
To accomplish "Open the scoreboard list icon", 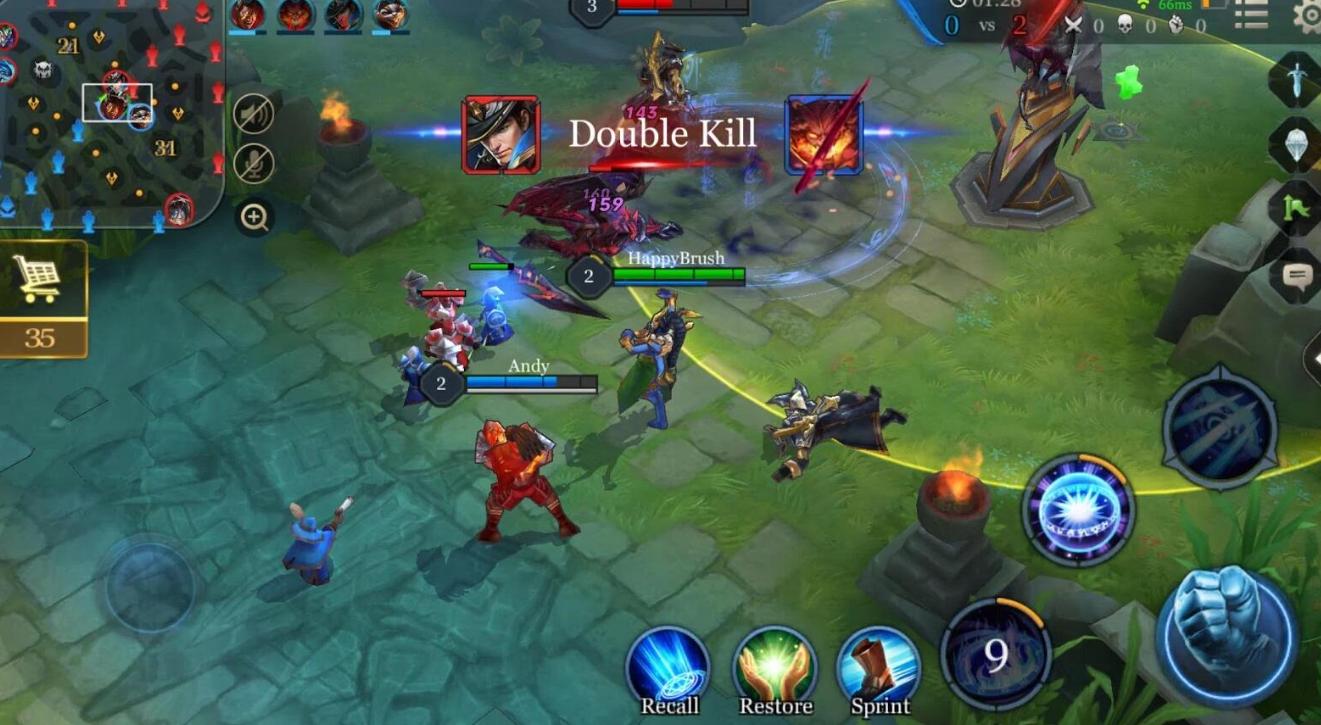I will [1251, 15].
